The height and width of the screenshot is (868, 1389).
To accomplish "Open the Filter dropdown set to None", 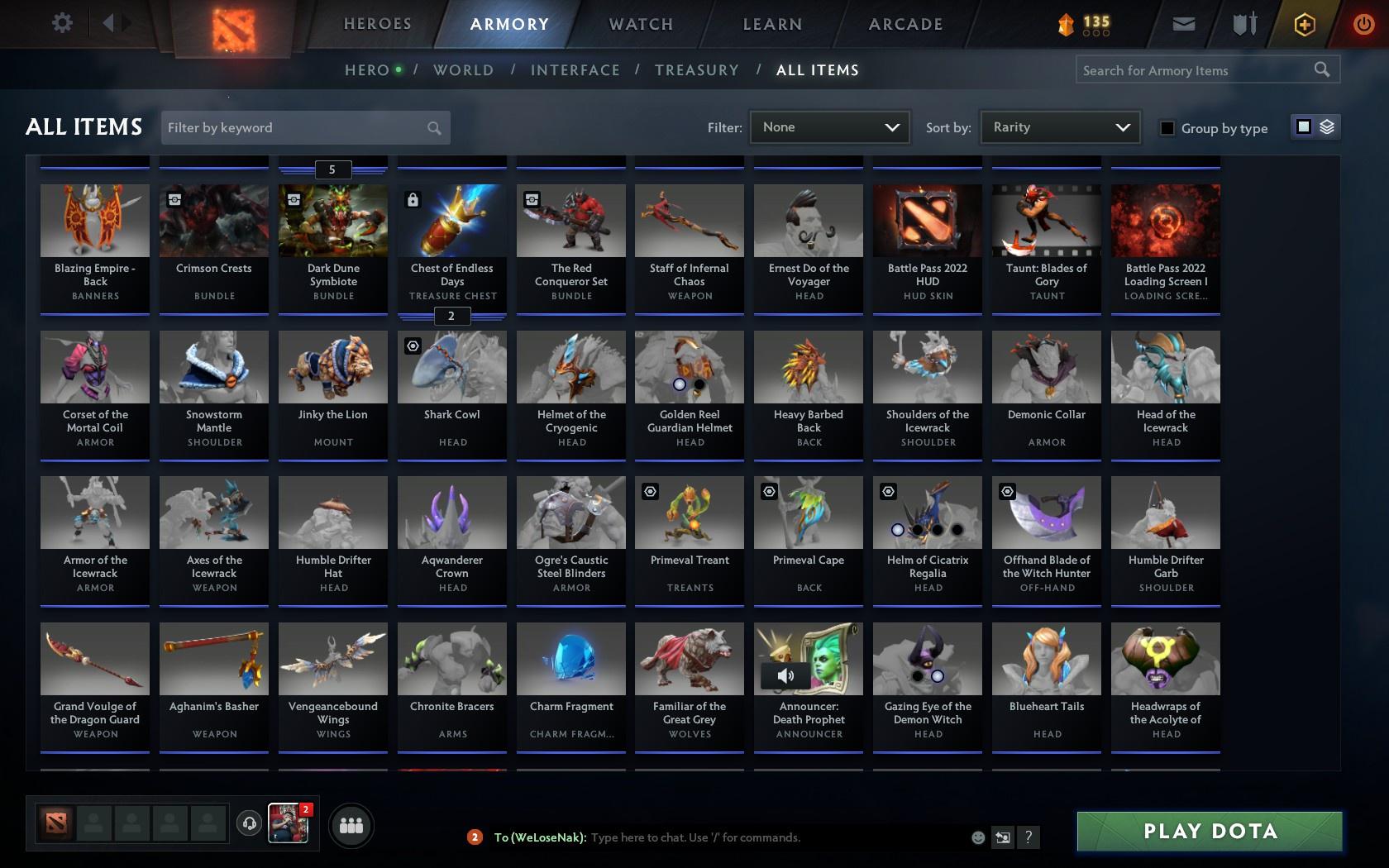I will pos(829,127).
